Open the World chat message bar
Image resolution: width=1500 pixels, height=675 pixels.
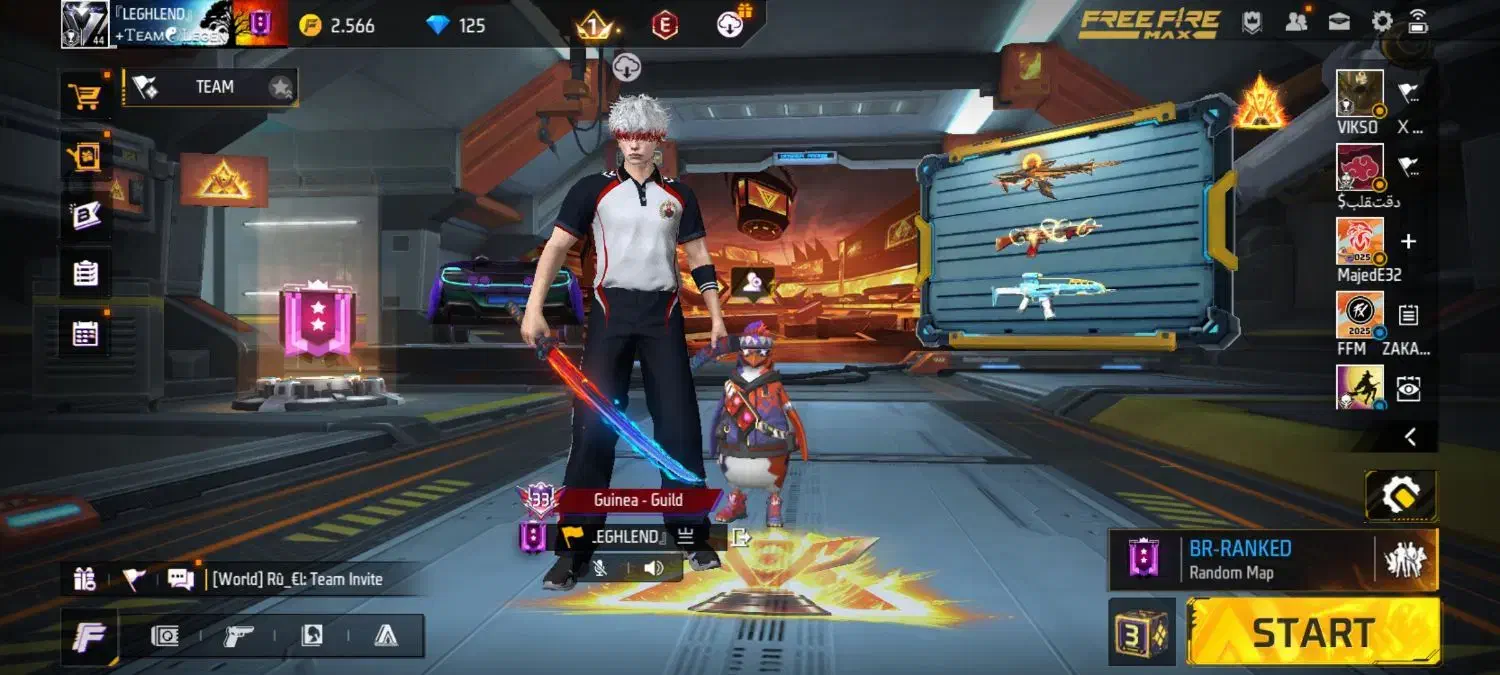tap(297, 579)
